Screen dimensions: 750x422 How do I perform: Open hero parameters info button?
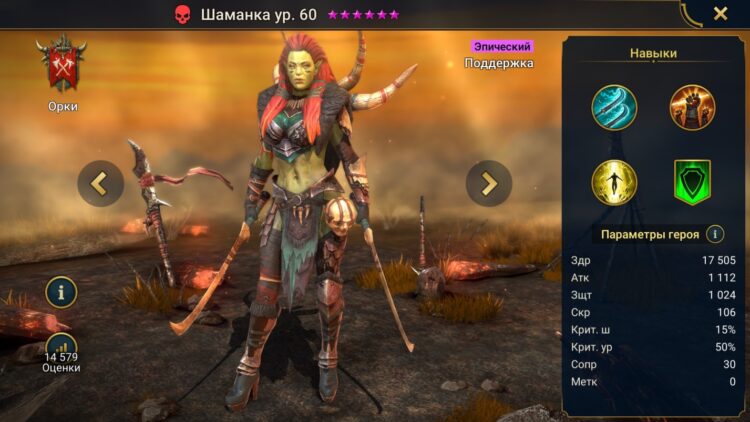pos(715,234)
